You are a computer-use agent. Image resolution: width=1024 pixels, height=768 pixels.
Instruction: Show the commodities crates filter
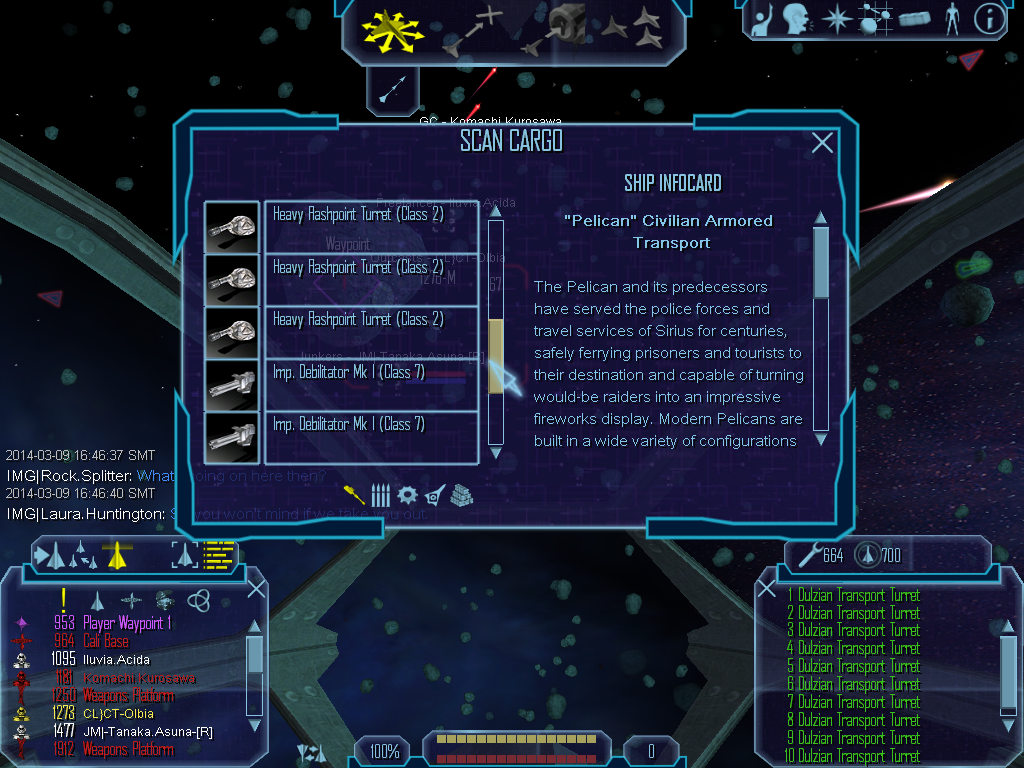tap(461, 494)
